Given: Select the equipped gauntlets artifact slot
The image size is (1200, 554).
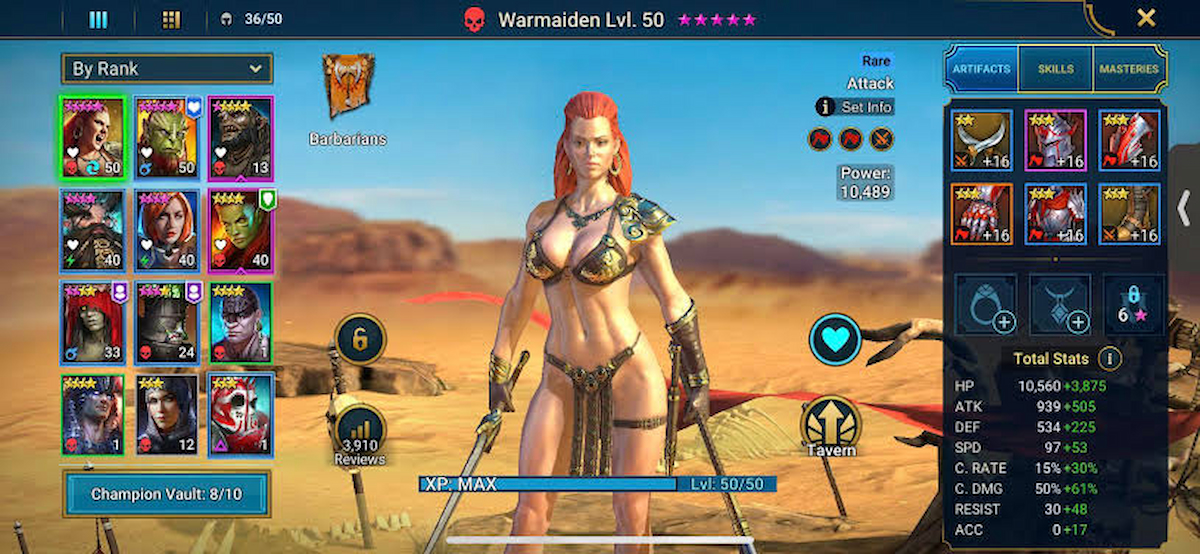Looking at the screenshot, I should tap(982, 214).
